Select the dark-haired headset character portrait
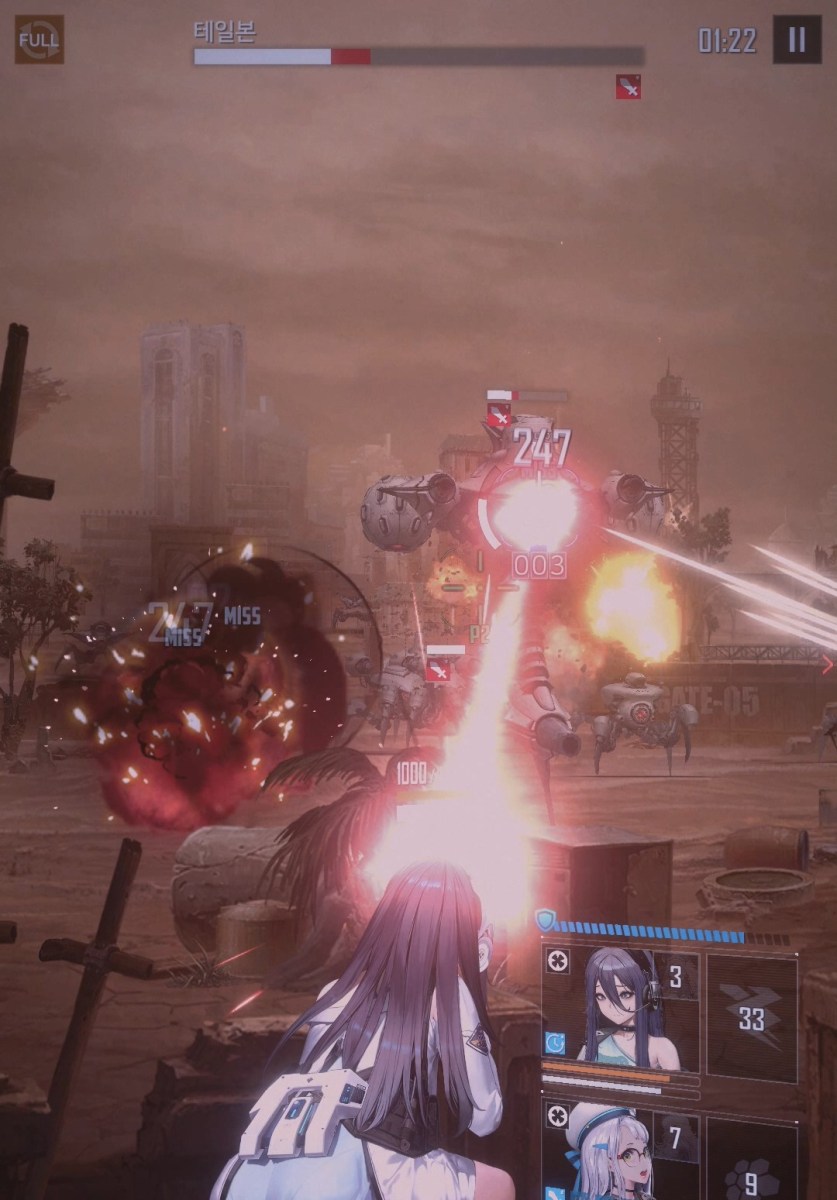Screen dimensions: 837x1200 tap(620, 1008)
